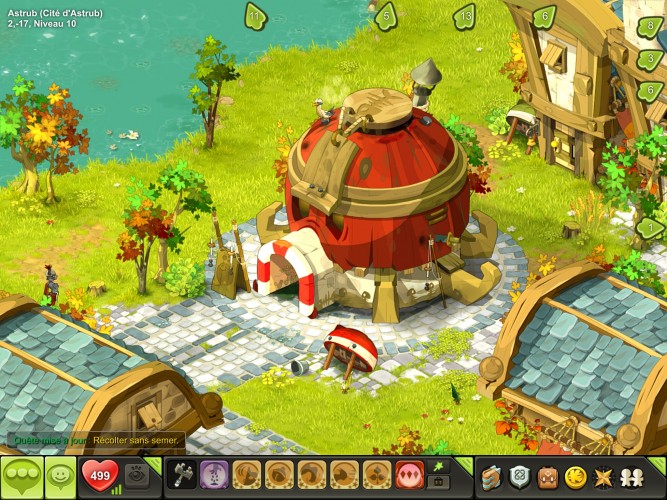Open the two-figures friends list
The width and height of the screenshot is (667, 500).
(x=632, y=476)
